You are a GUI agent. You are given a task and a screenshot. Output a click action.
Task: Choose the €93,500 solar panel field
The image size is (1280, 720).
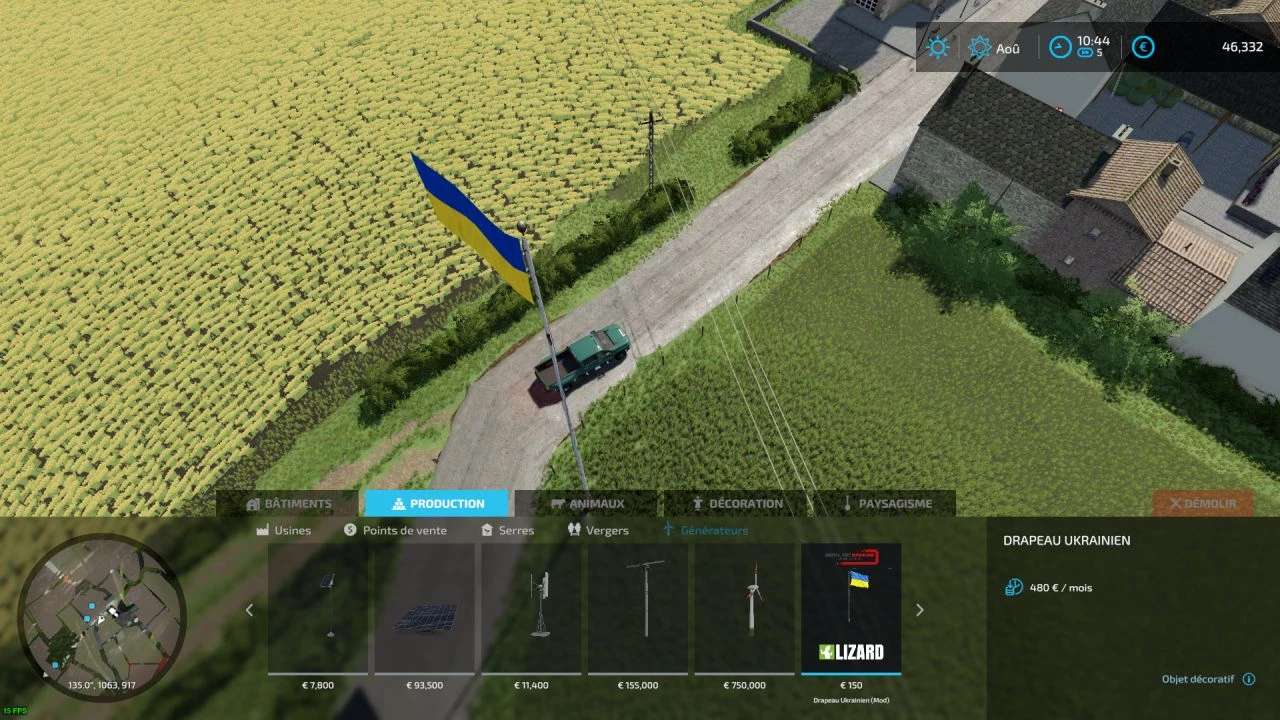[425, 609]
